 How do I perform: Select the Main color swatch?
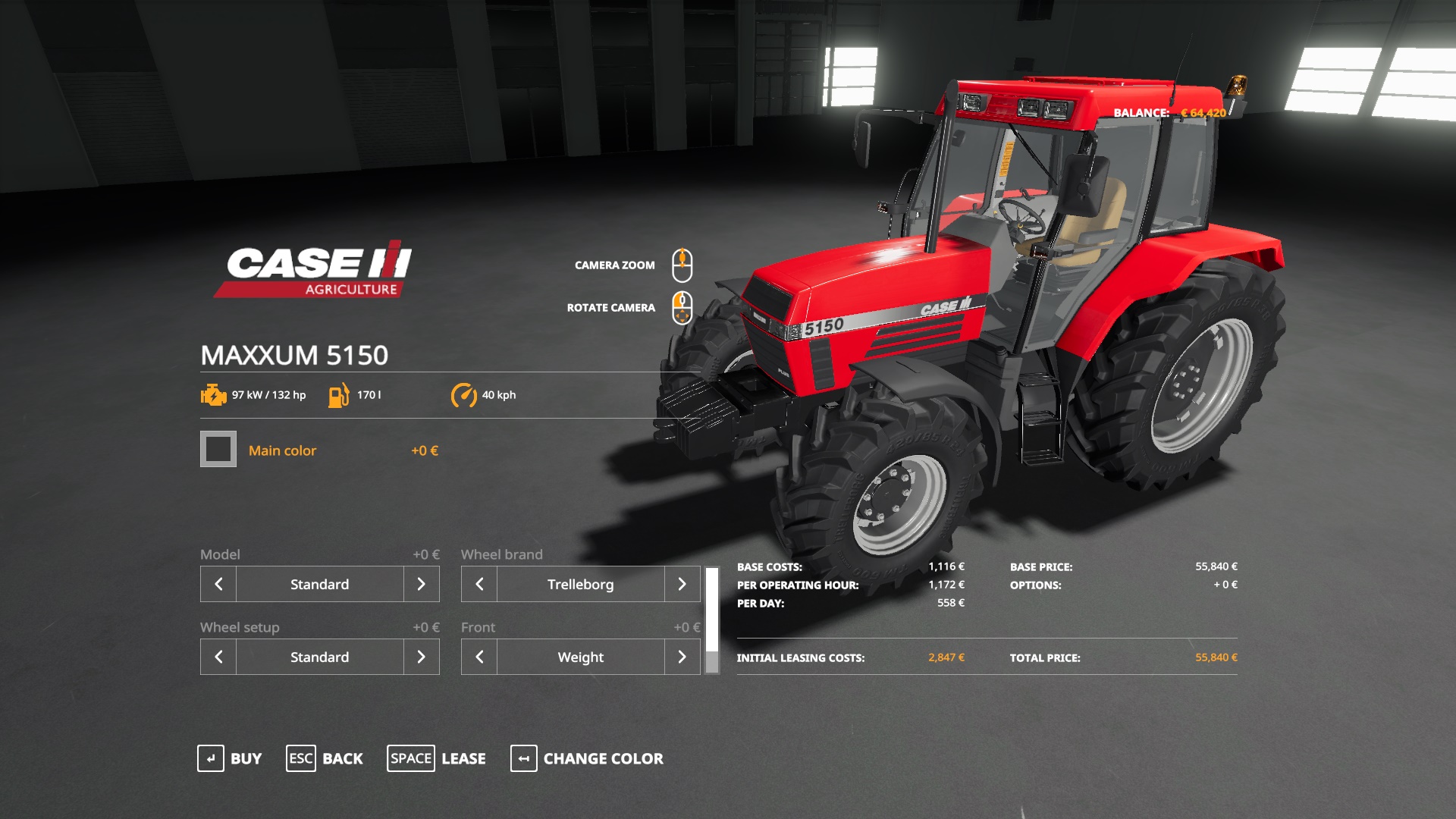click(218, 450)
